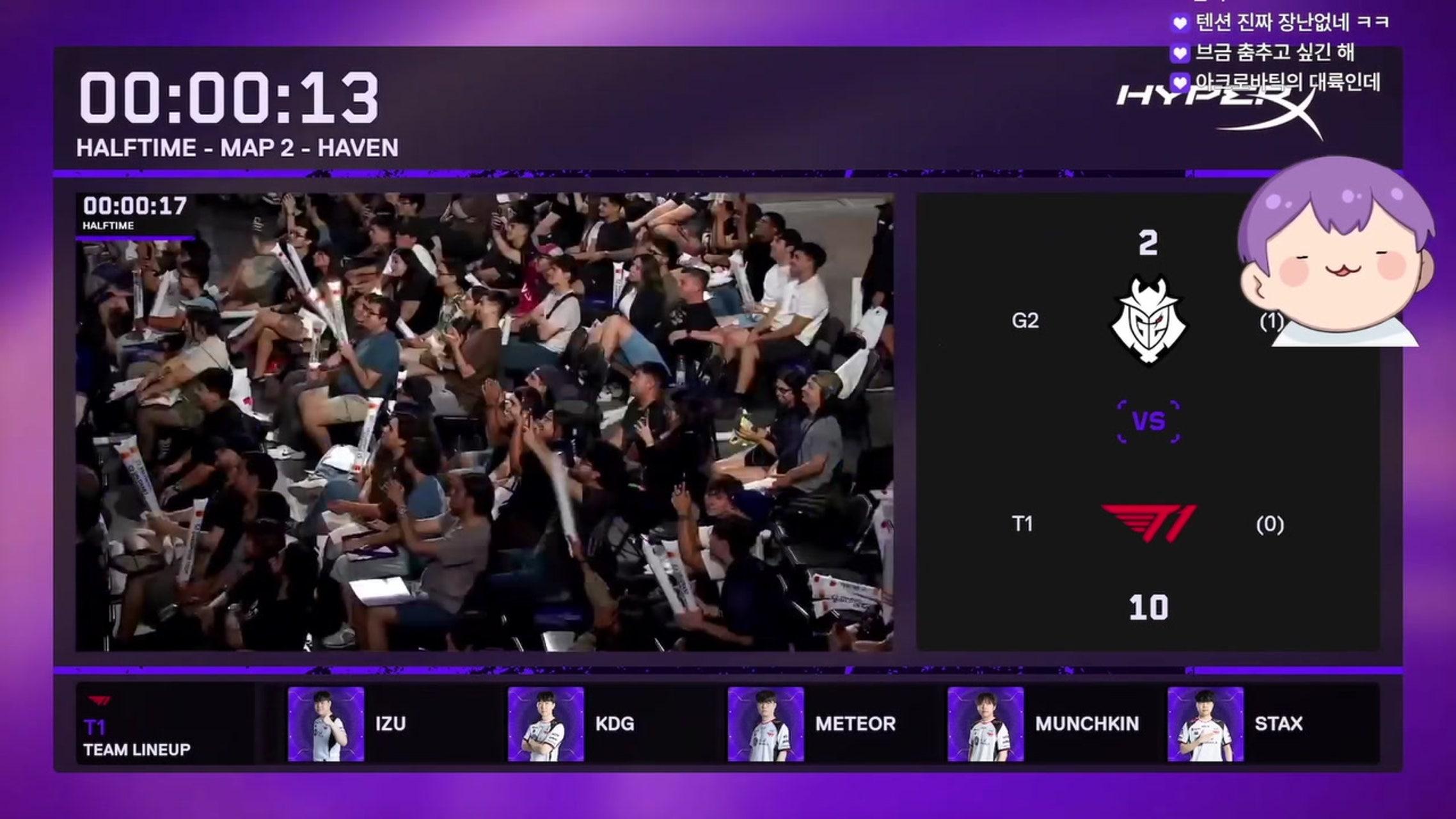Select IZU's player portrait
1456x819 pixels.
click(326, 724)
